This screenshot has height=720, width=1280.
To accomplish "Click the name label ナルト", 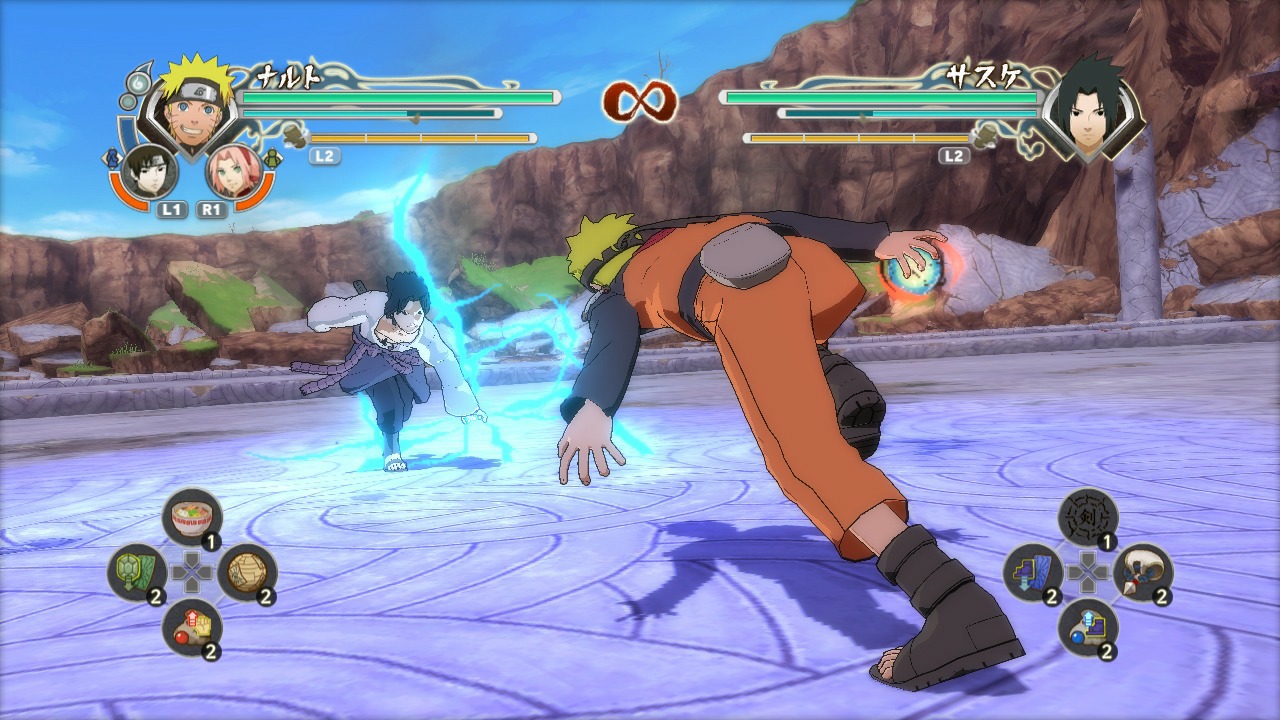I will (290, 75).
